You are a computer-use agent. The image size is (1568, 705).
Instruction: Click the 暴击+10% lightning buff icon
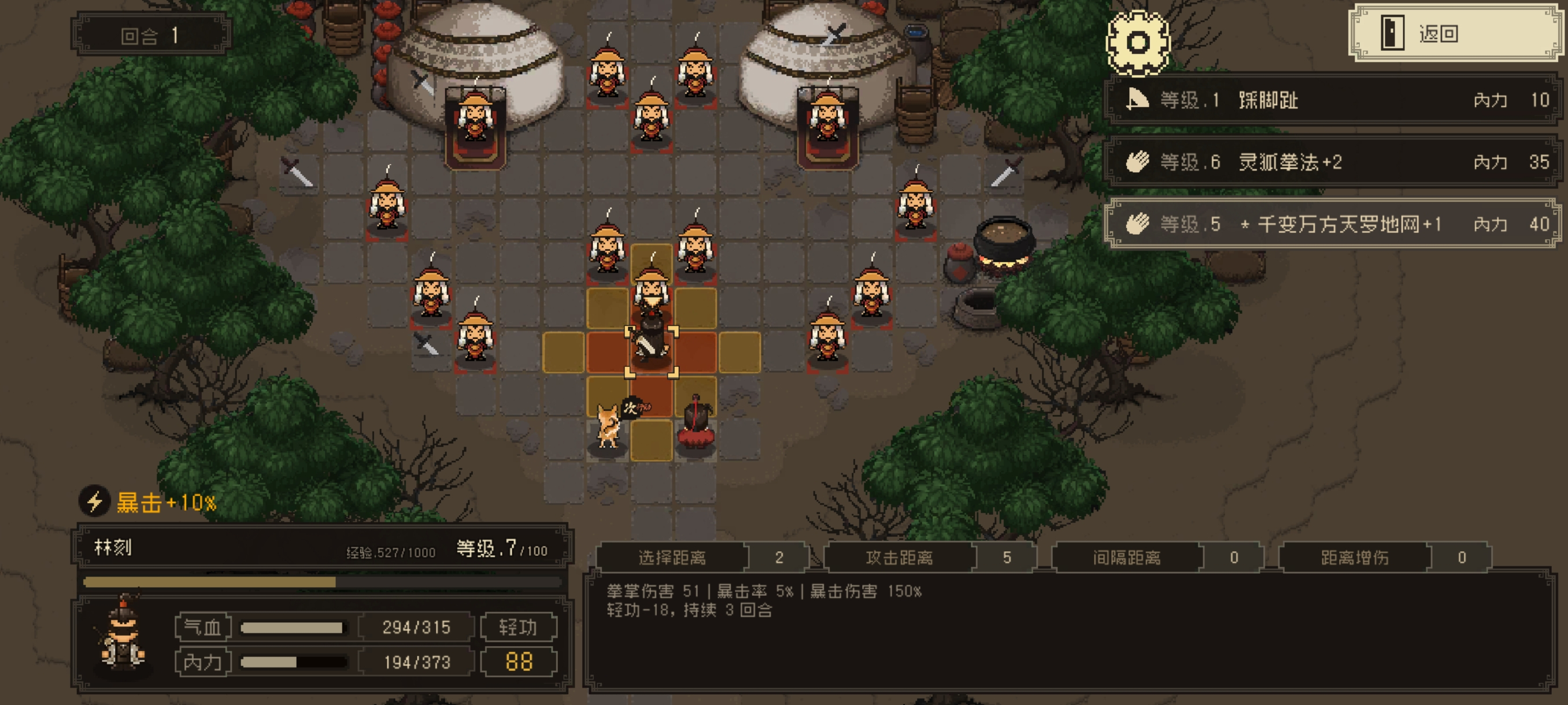point(94,501)
